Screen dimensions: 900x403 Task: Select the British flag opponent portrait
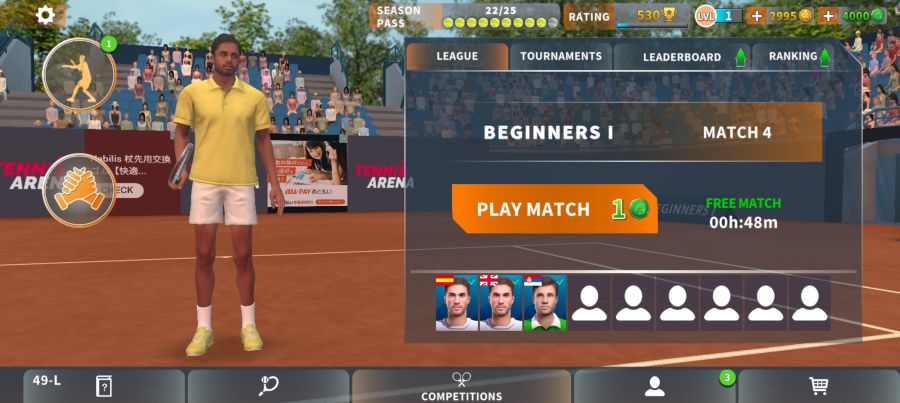[x=500, y=303]
